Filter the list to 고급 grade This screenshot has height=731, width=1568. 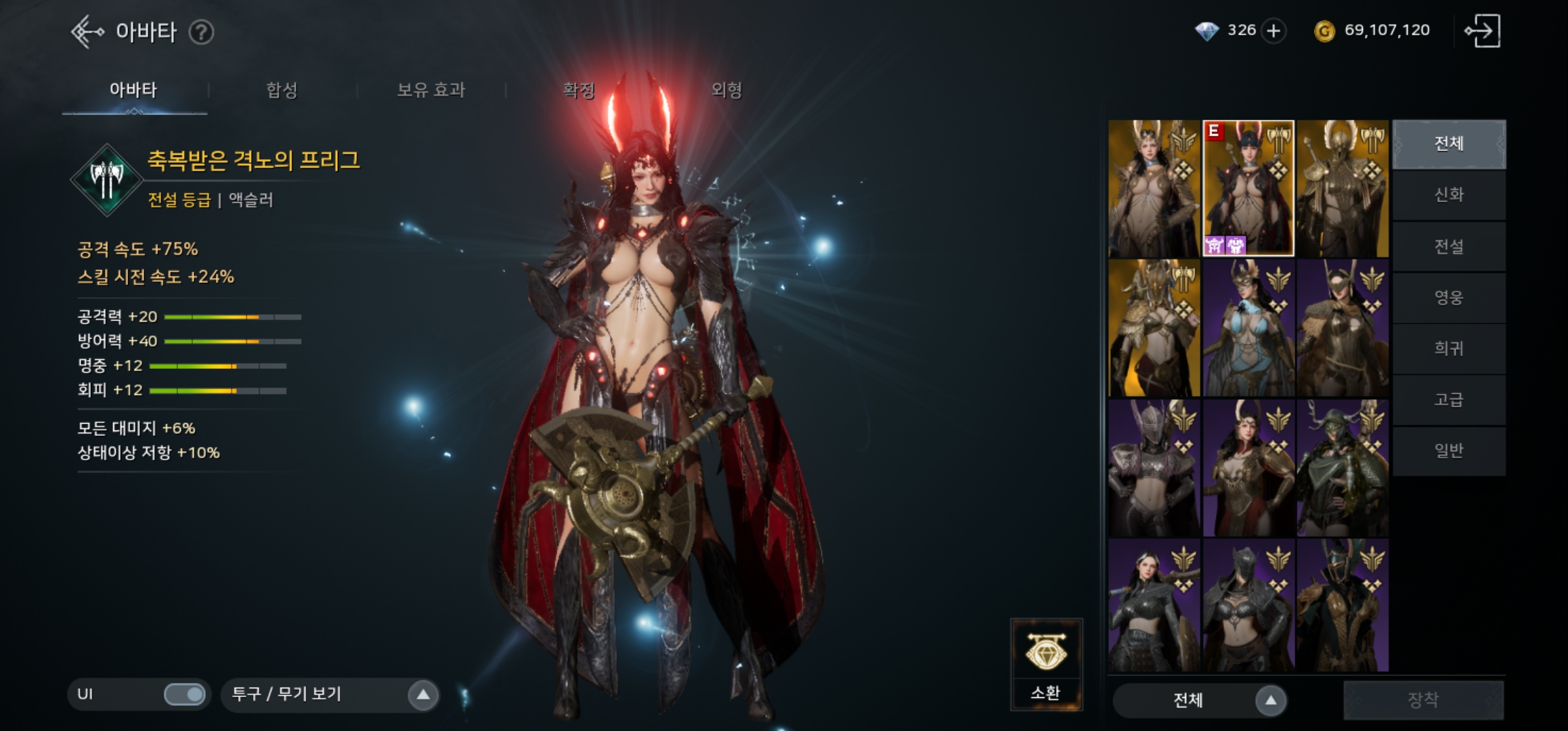[x=1449, y=400]
